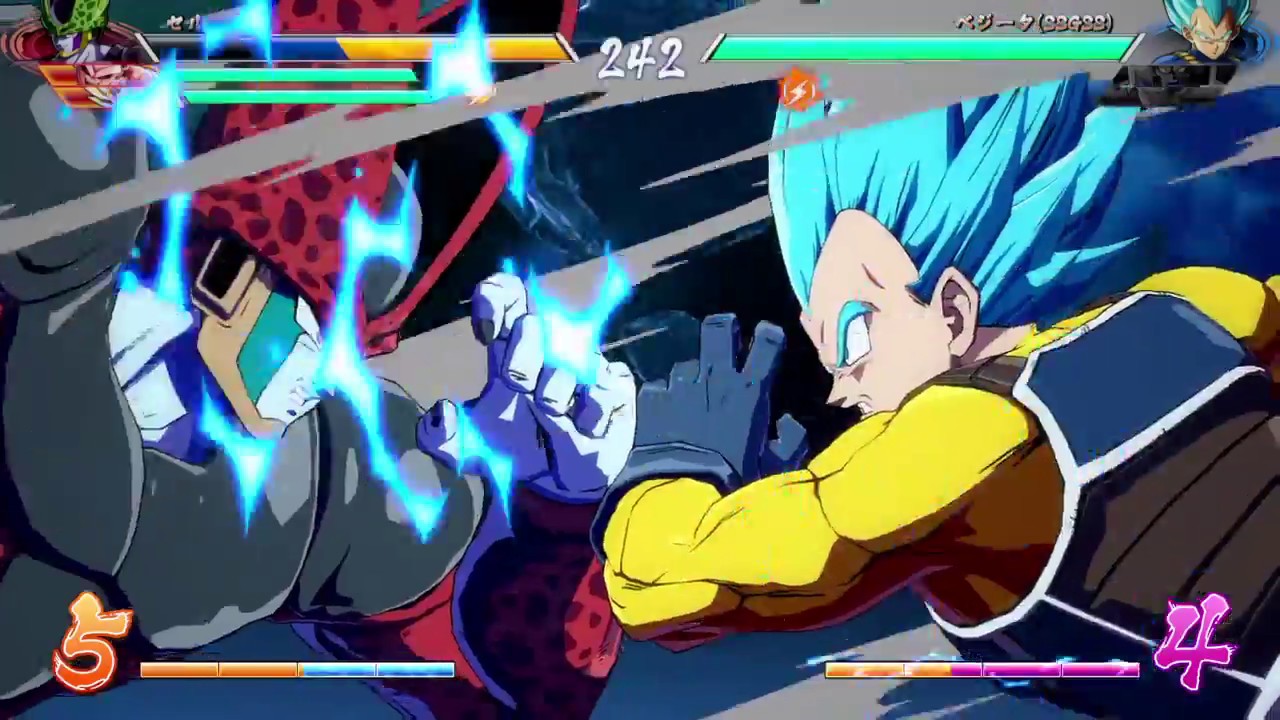Toggle the left player ki gauge display
Viewport: 1280px width, 720px height.
click(295, 671)
